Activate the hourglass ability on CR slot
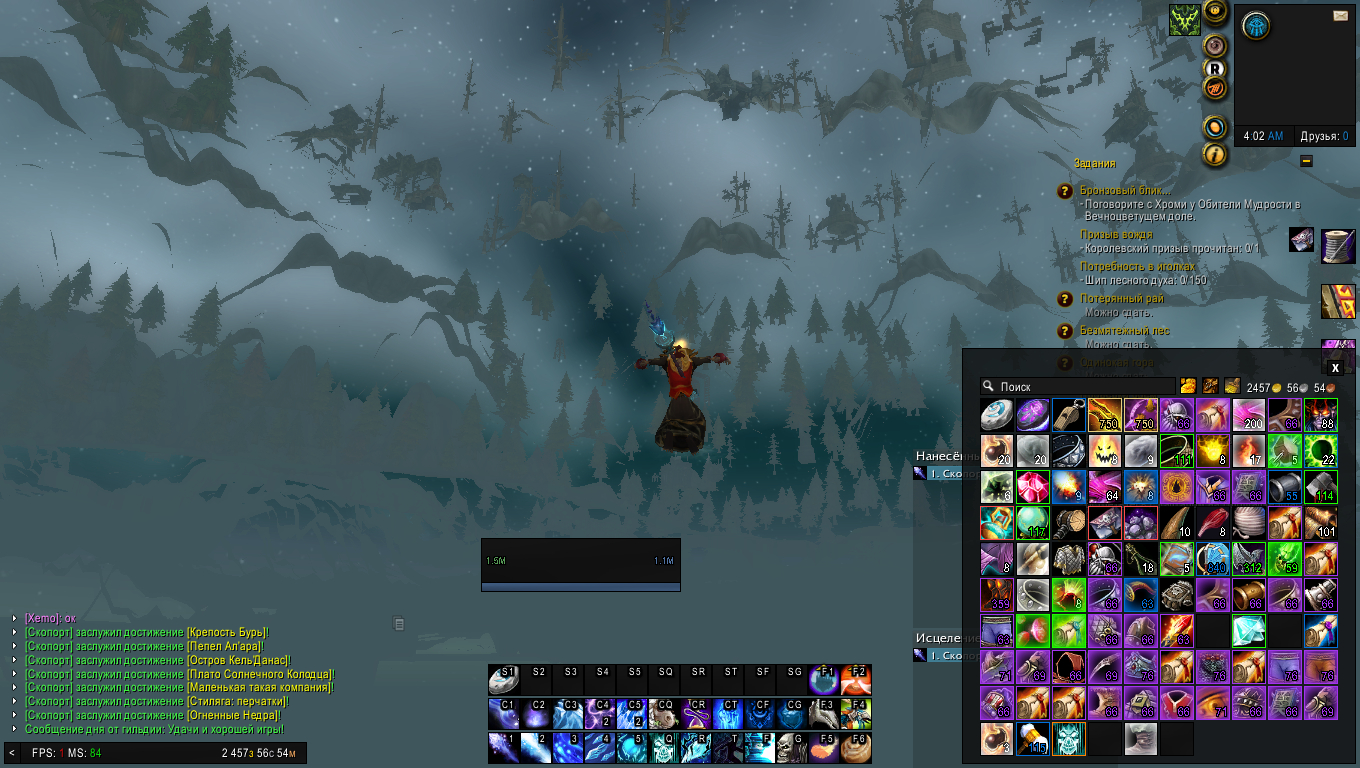The image size is (1360, 768). click(x=695, y=714)
